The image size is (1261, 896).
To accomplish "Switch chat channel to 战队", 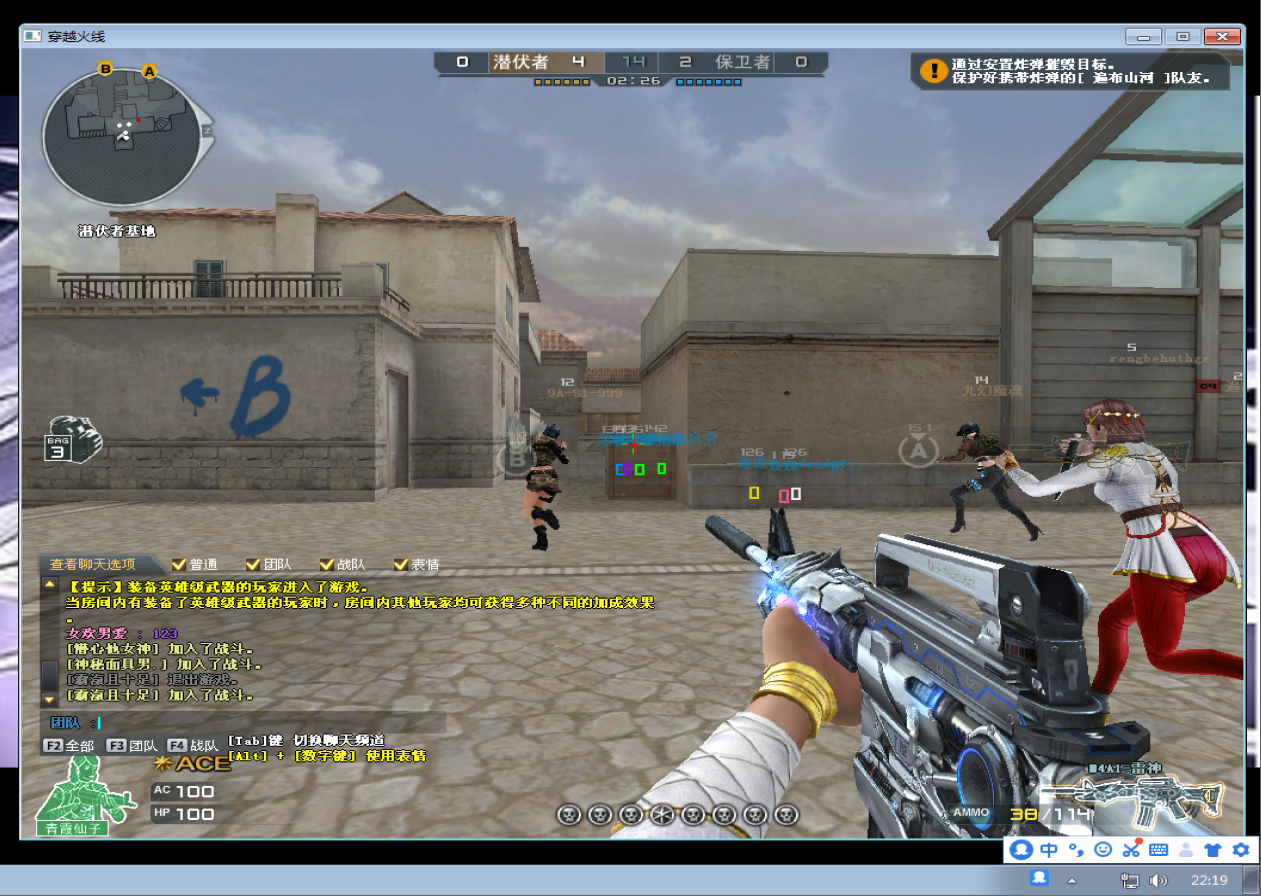I will click(193, 745).
